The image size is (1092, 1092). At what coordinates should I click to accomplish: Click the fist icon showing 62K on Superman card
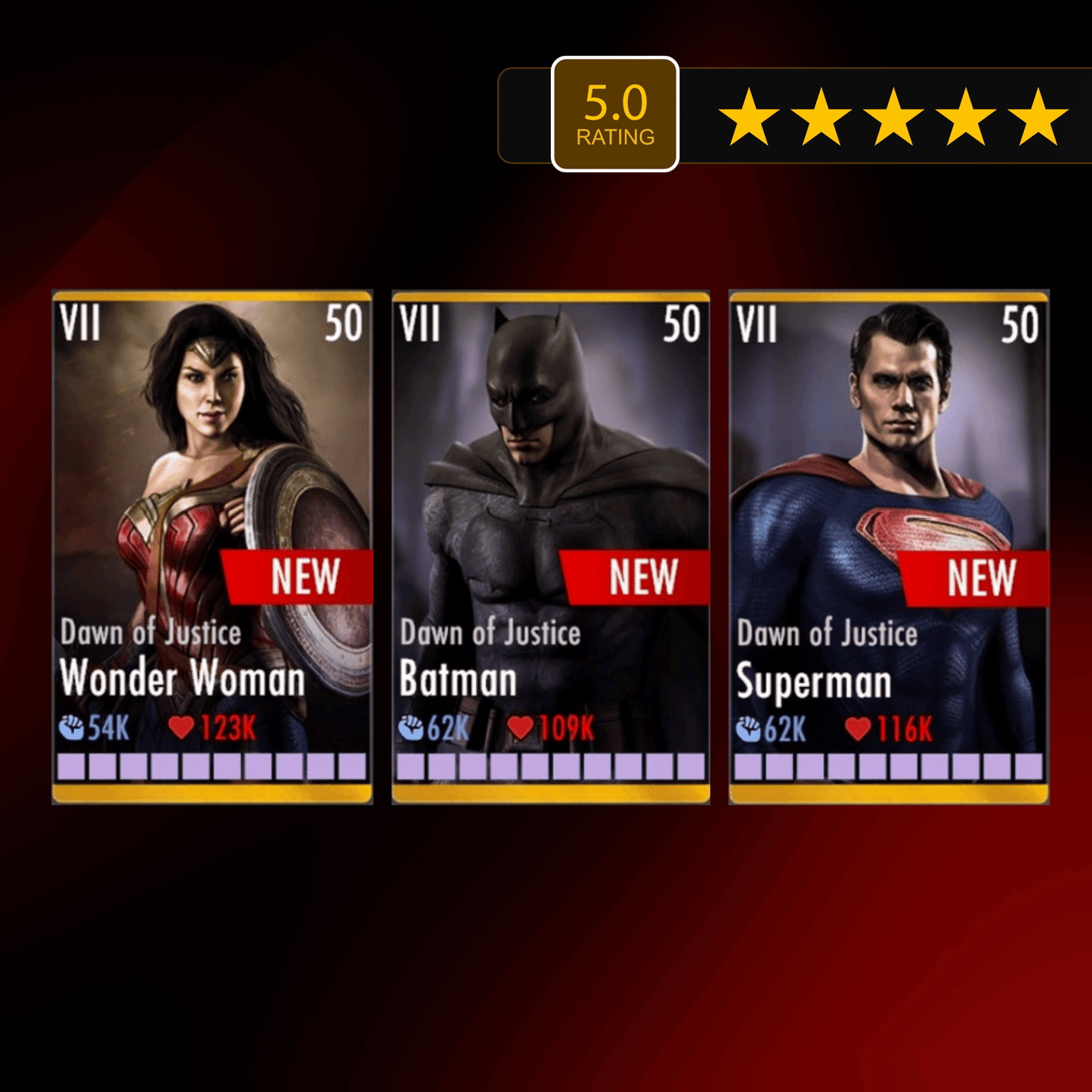(x=749, y=730)
